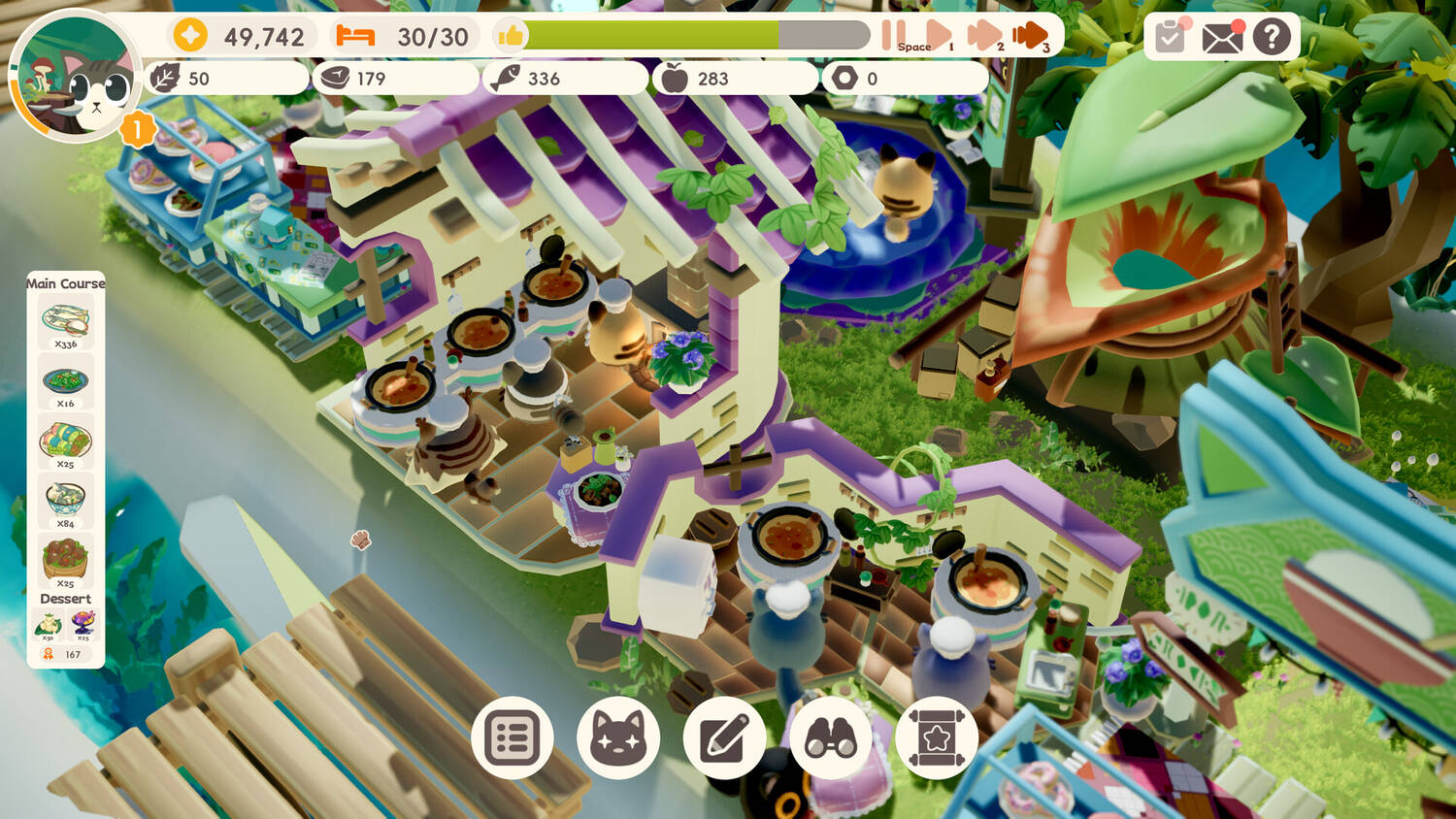Open the cat player avatar profile
Viewport: 1456px width, 819px height.
[76, 78]
